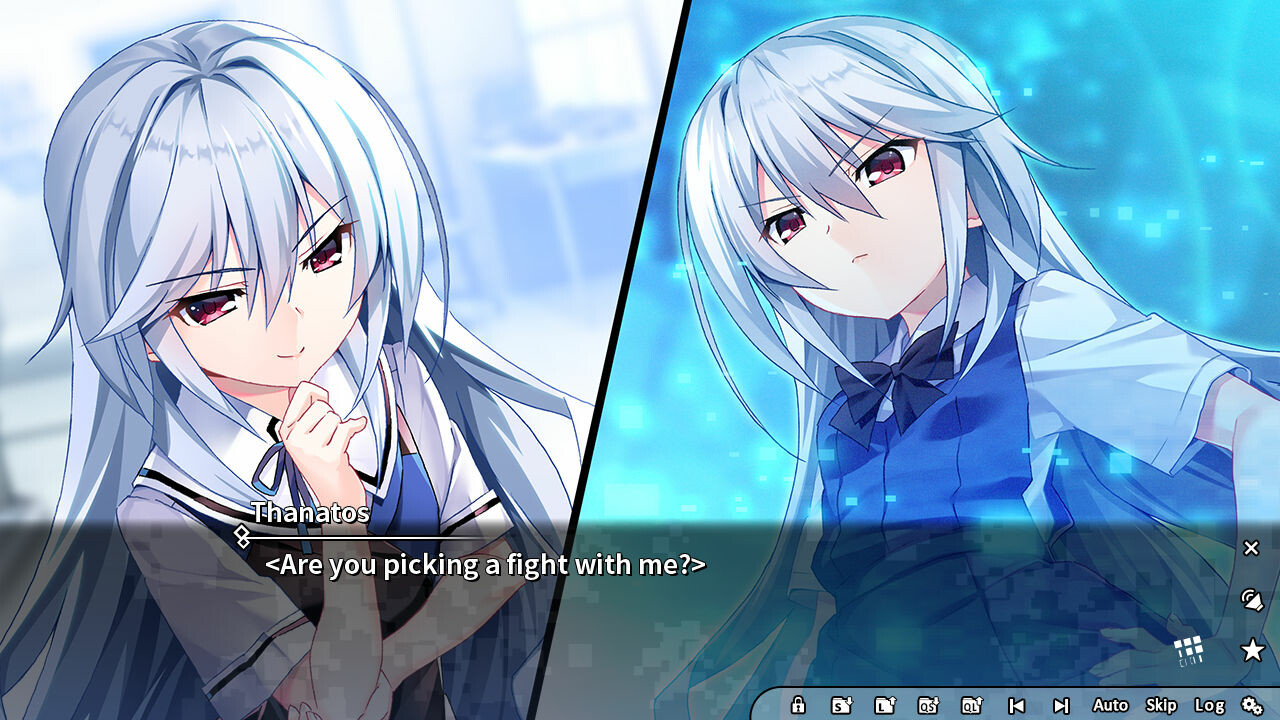Click the diamond marker beside the nameplate
The width and height of the screenshot is (1280, 720).
tap(243, 535)
